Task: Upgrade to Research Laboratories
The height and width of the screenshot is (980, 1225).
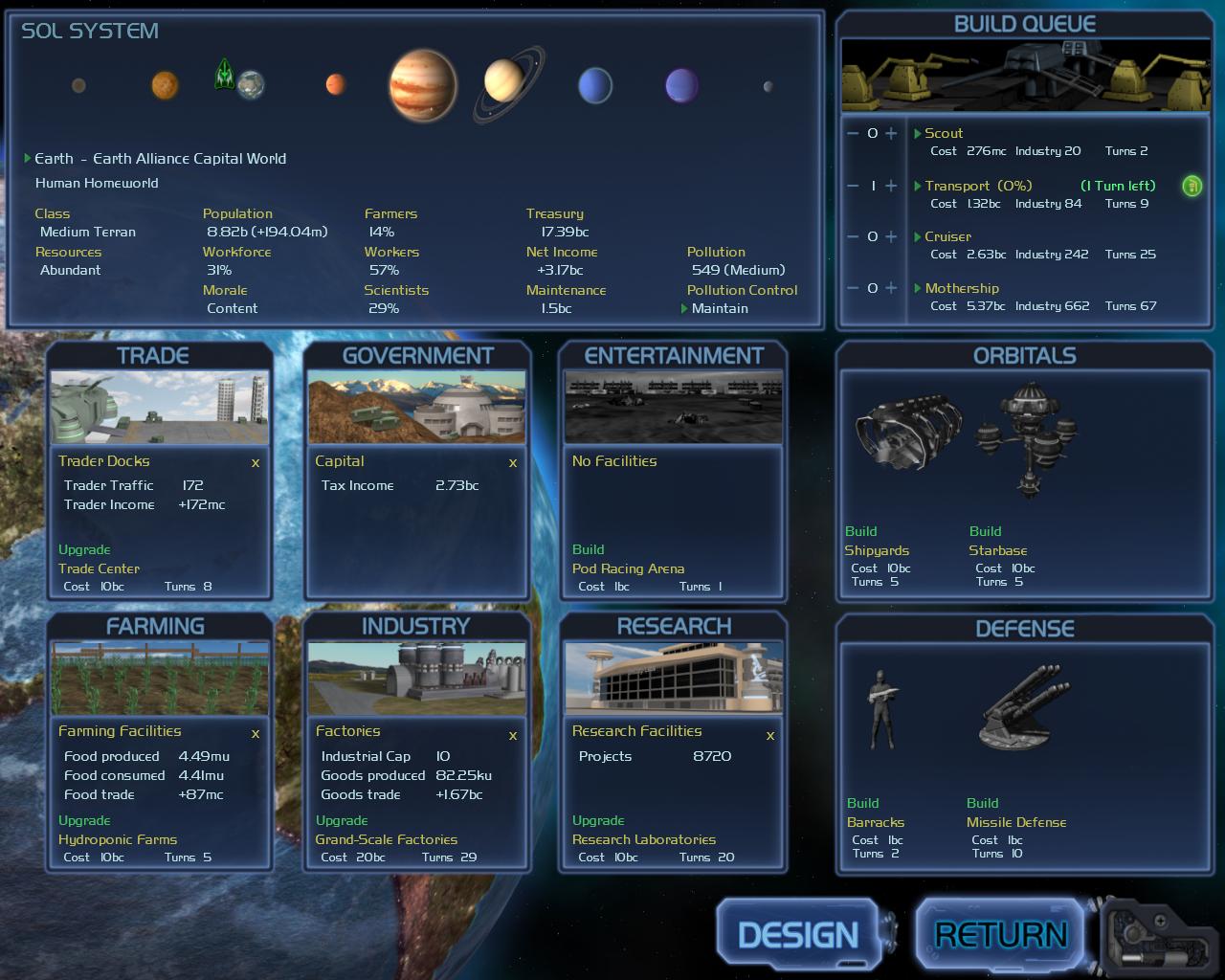Action: [643, 839]
